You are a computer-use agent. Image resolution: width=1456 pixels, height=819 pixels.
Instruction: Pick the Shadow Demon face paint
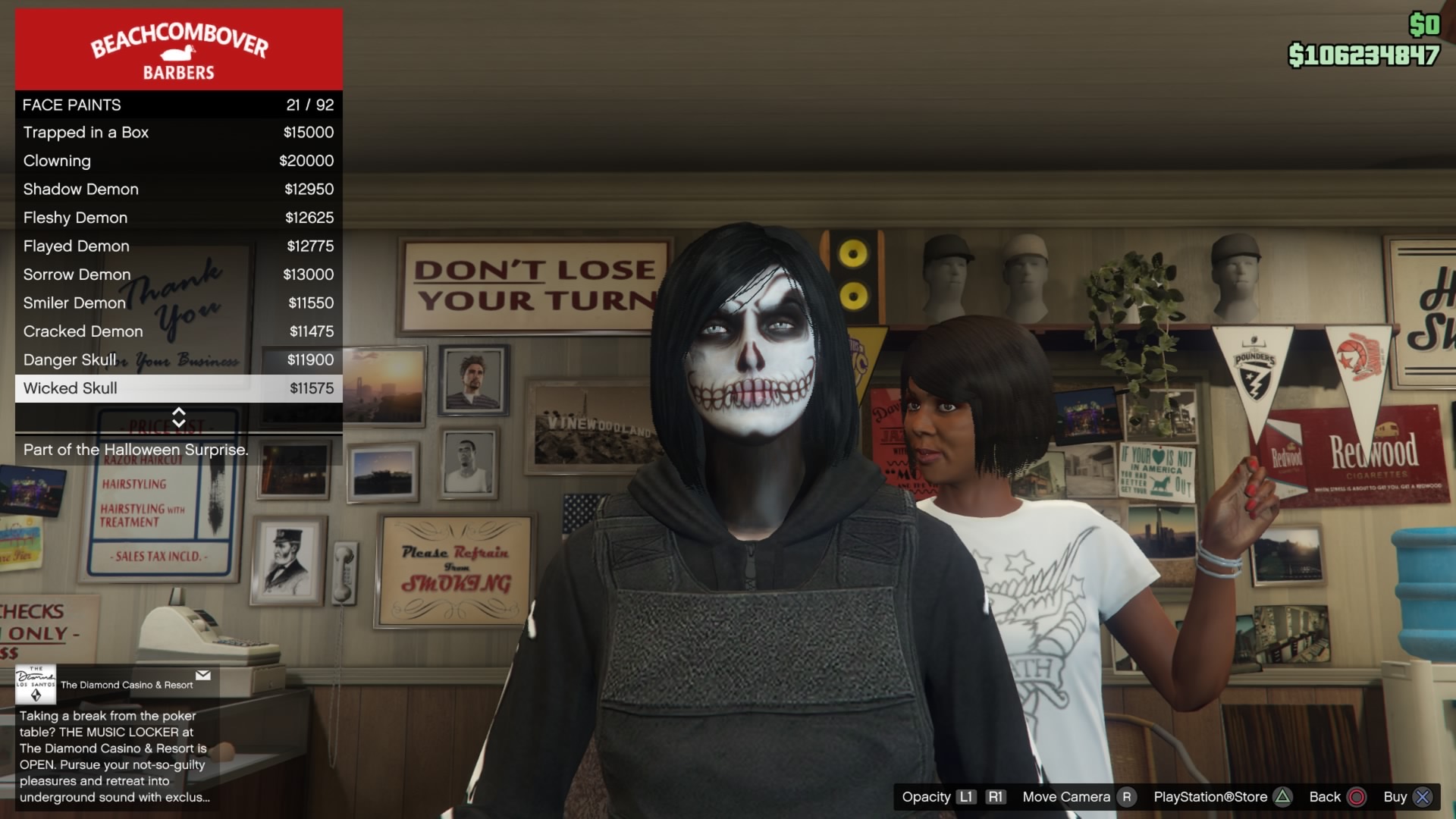(x=178, y=190)
